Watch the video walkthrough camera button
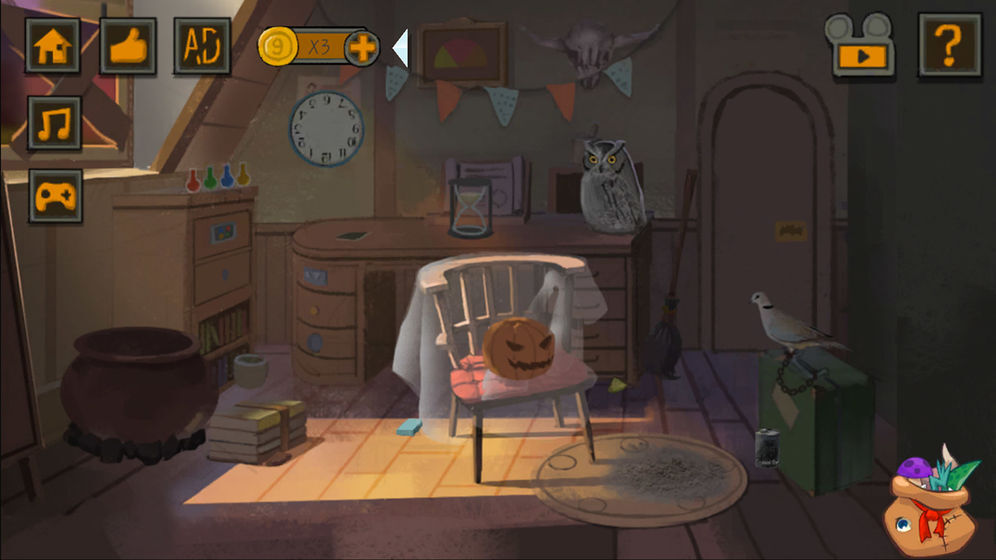996x560 pixels. click(x=859, y=44)
